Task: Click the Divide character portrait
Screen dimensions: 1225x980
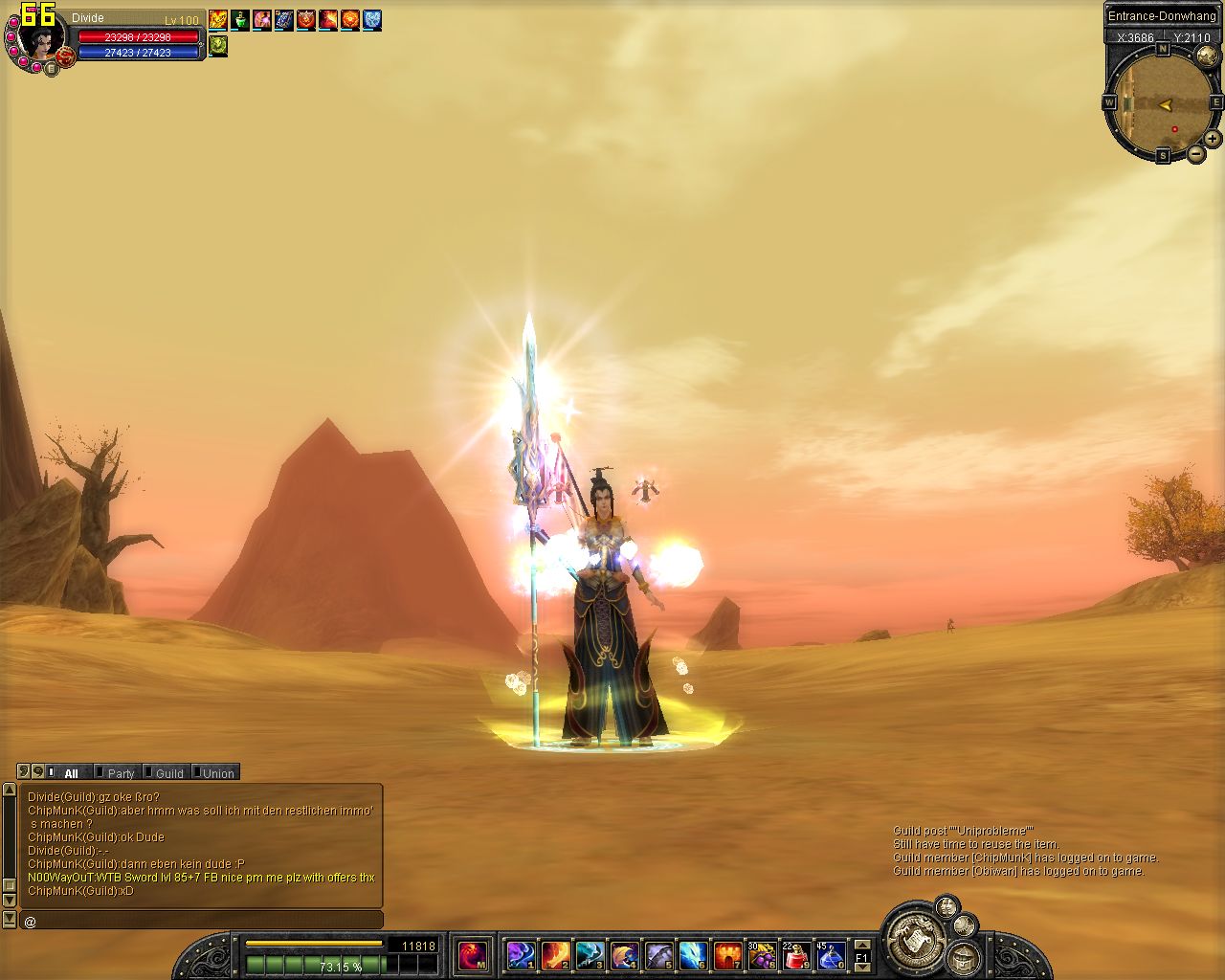Action: click(x=41, y=37)
